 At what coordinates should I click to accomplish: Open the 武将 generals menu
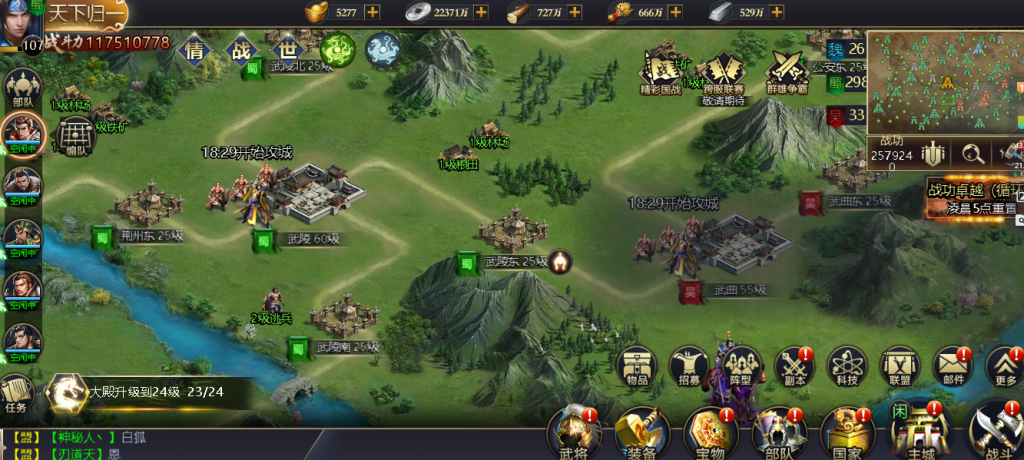(x=572, y=432)
